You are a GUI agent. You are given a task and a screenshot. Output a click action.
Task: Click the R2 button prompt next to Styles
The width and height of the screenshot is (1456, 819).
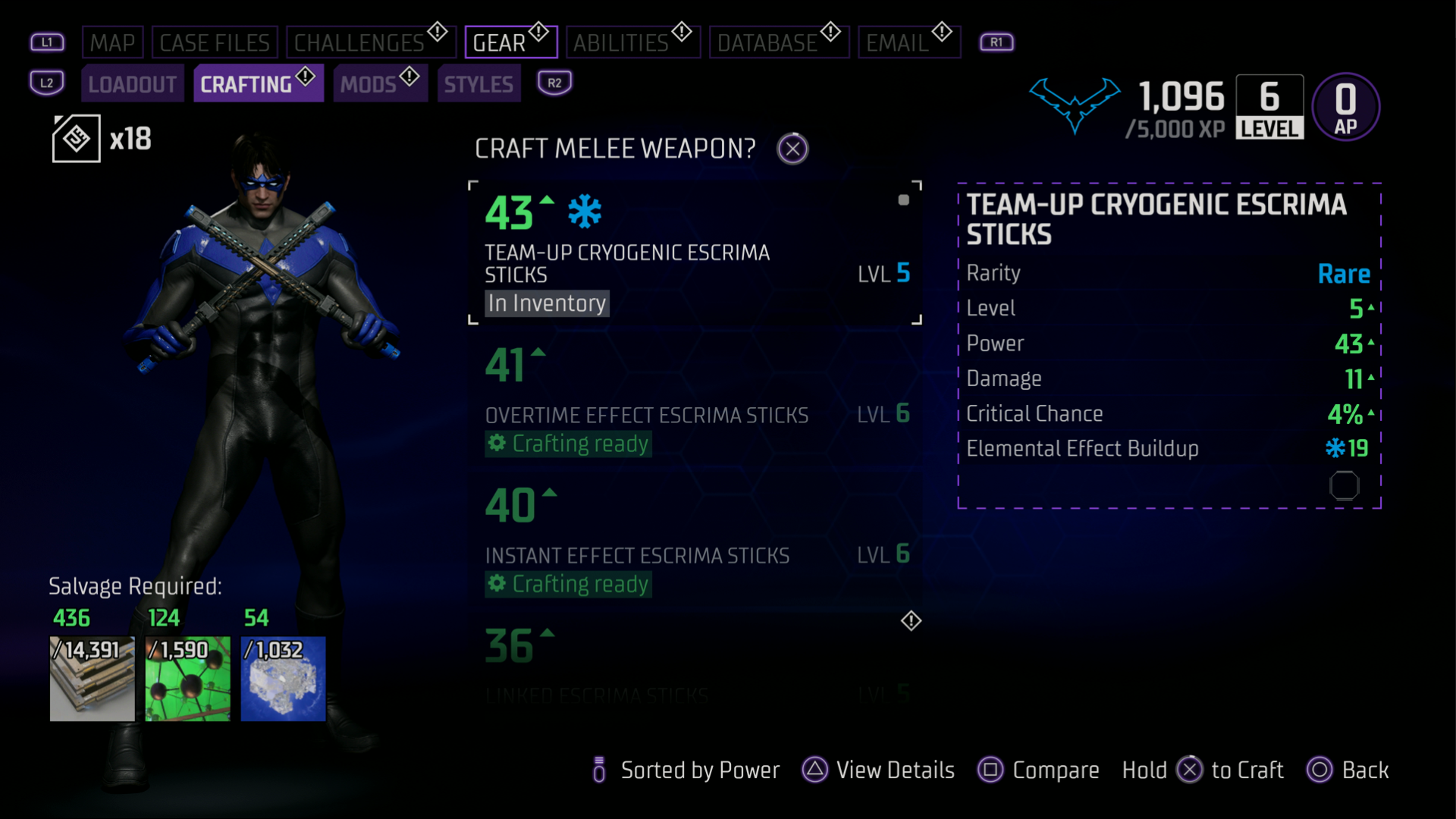tap(554, 82)
